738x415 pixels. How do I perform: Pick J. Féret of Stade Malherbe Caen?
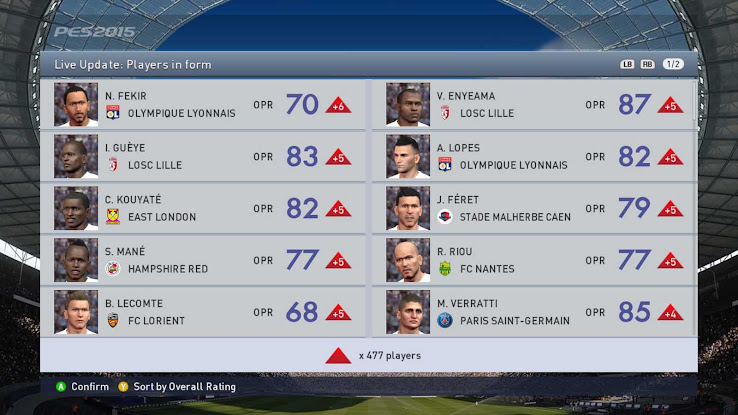pos(535,208)
